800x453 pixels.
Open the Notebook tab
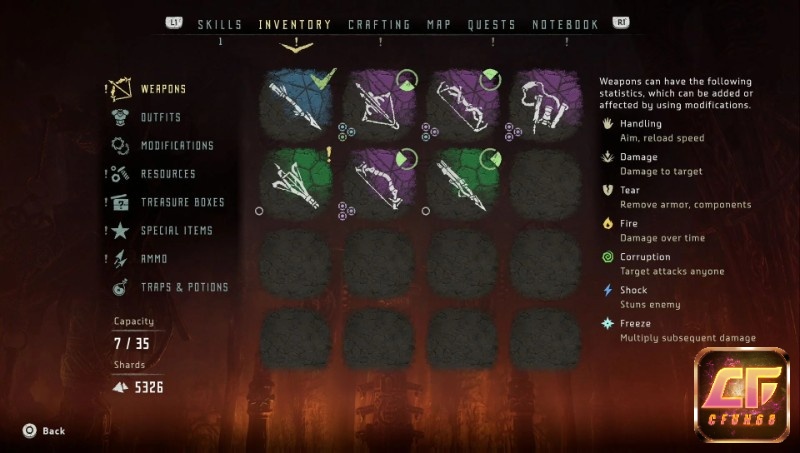565,25
